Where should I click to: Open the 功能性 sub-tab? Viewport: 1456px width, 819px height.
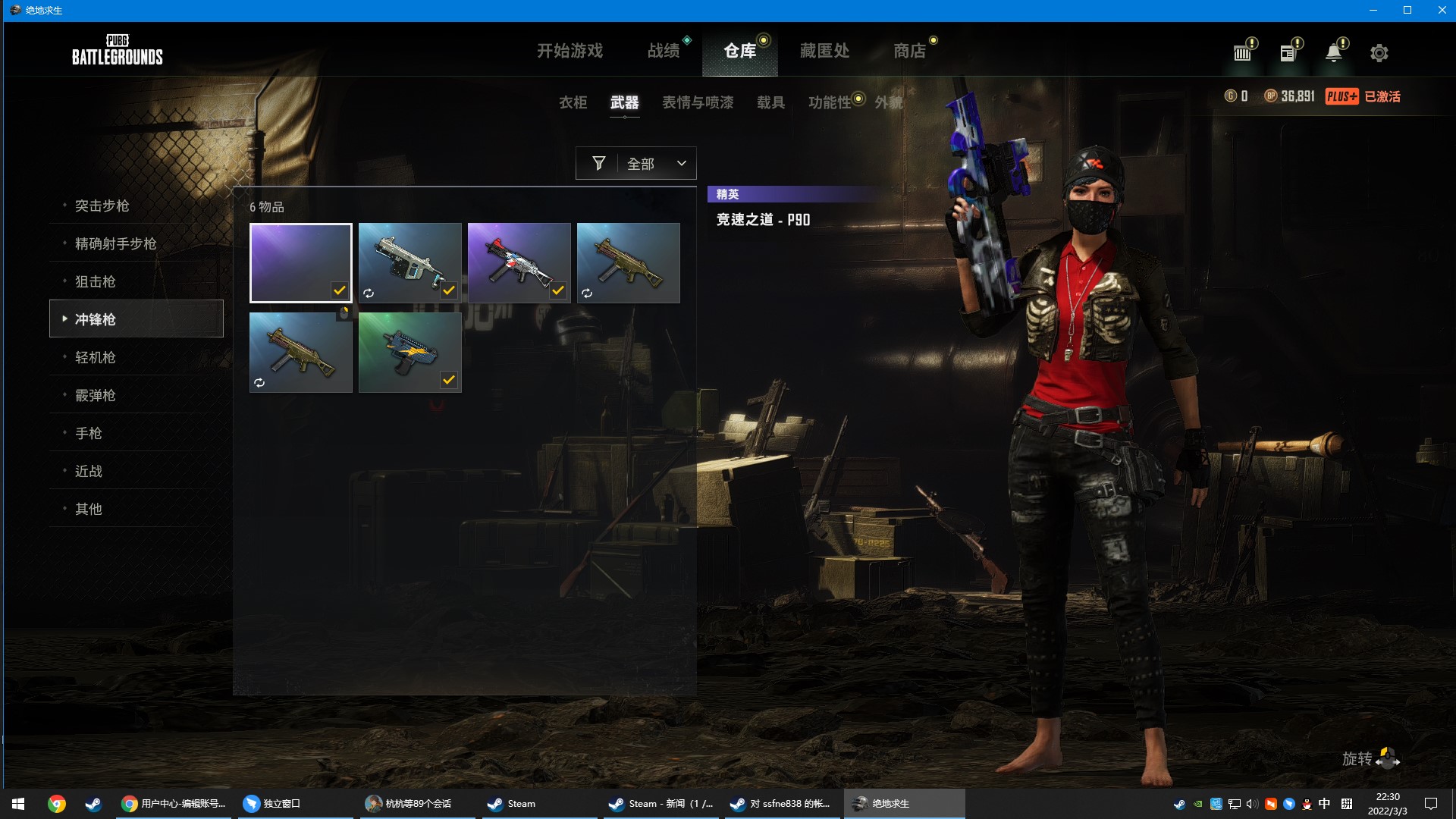point(830,102)
